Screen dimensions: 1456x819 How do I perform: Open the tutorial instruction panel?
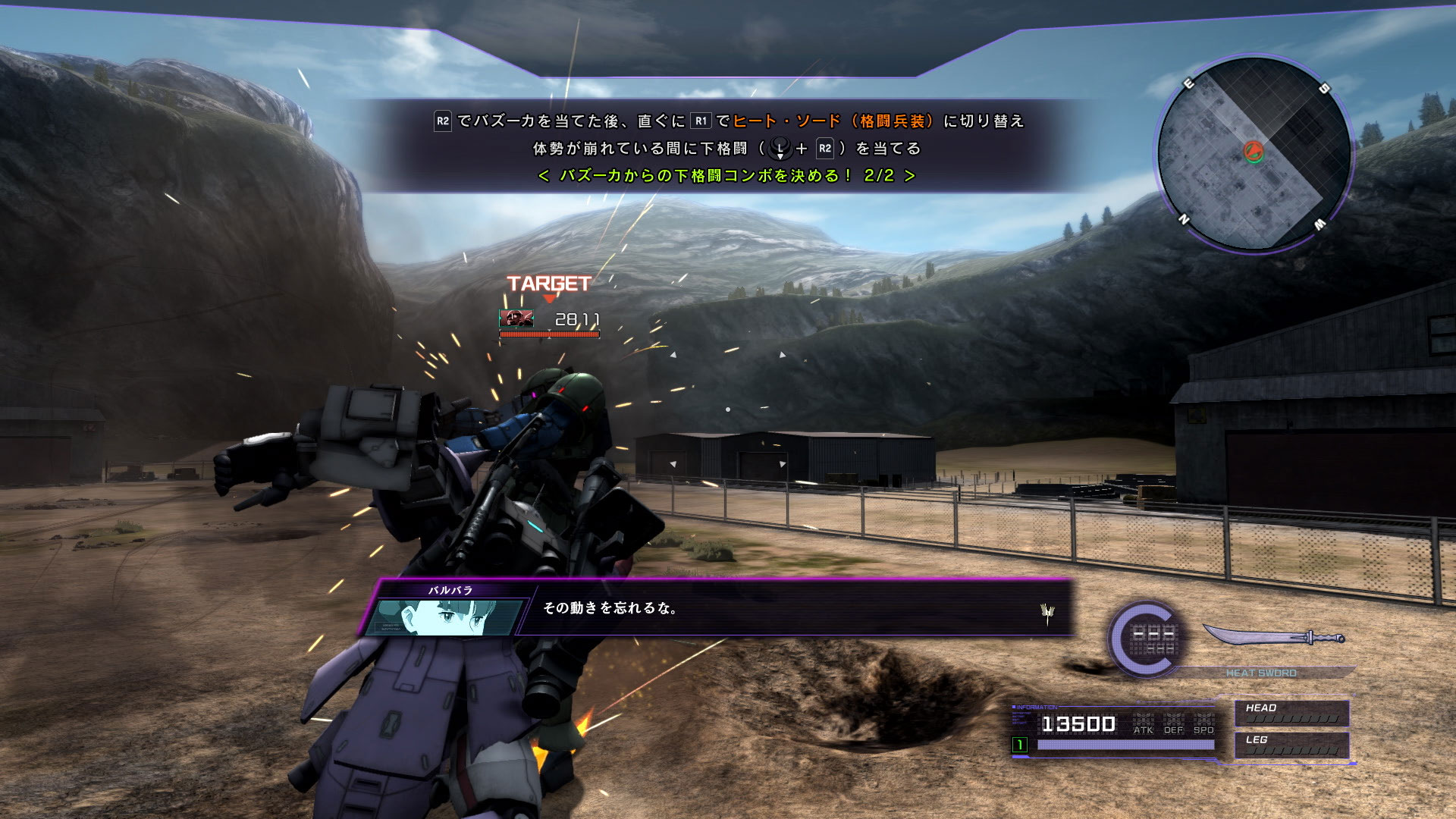[726, 148]
